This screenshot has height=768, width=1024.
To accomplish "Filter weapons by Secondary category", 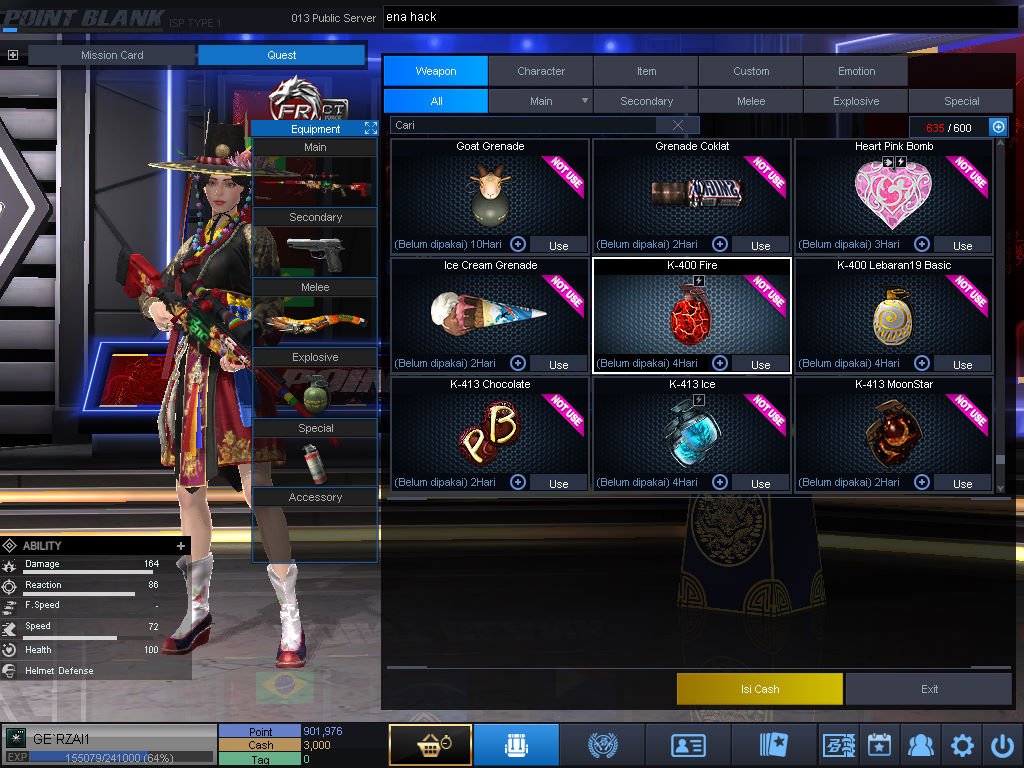I will click(646, 101).
